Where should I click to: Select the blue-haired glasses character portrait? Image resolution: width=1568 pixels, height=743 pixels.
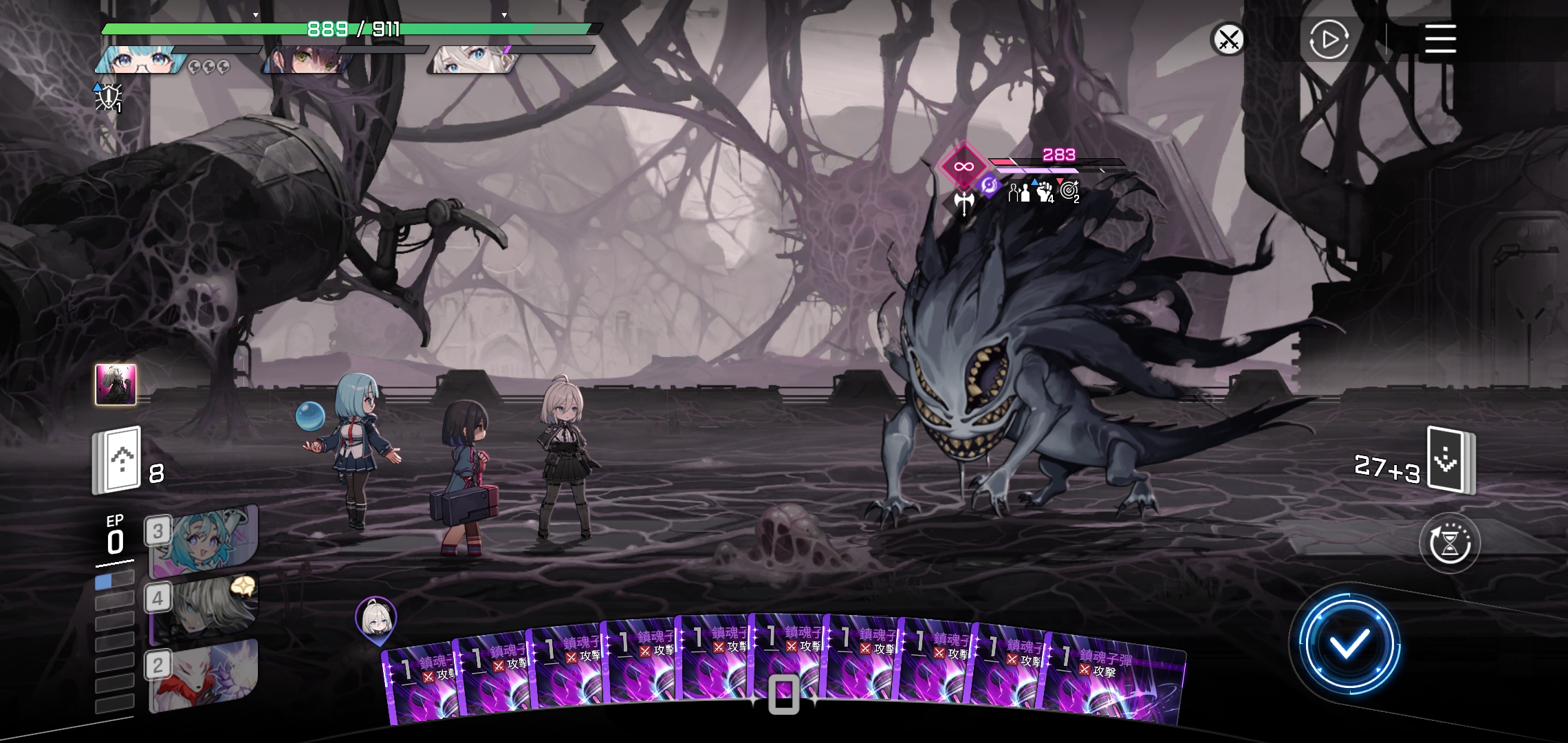pyautogui.click(x=141, y=61)
